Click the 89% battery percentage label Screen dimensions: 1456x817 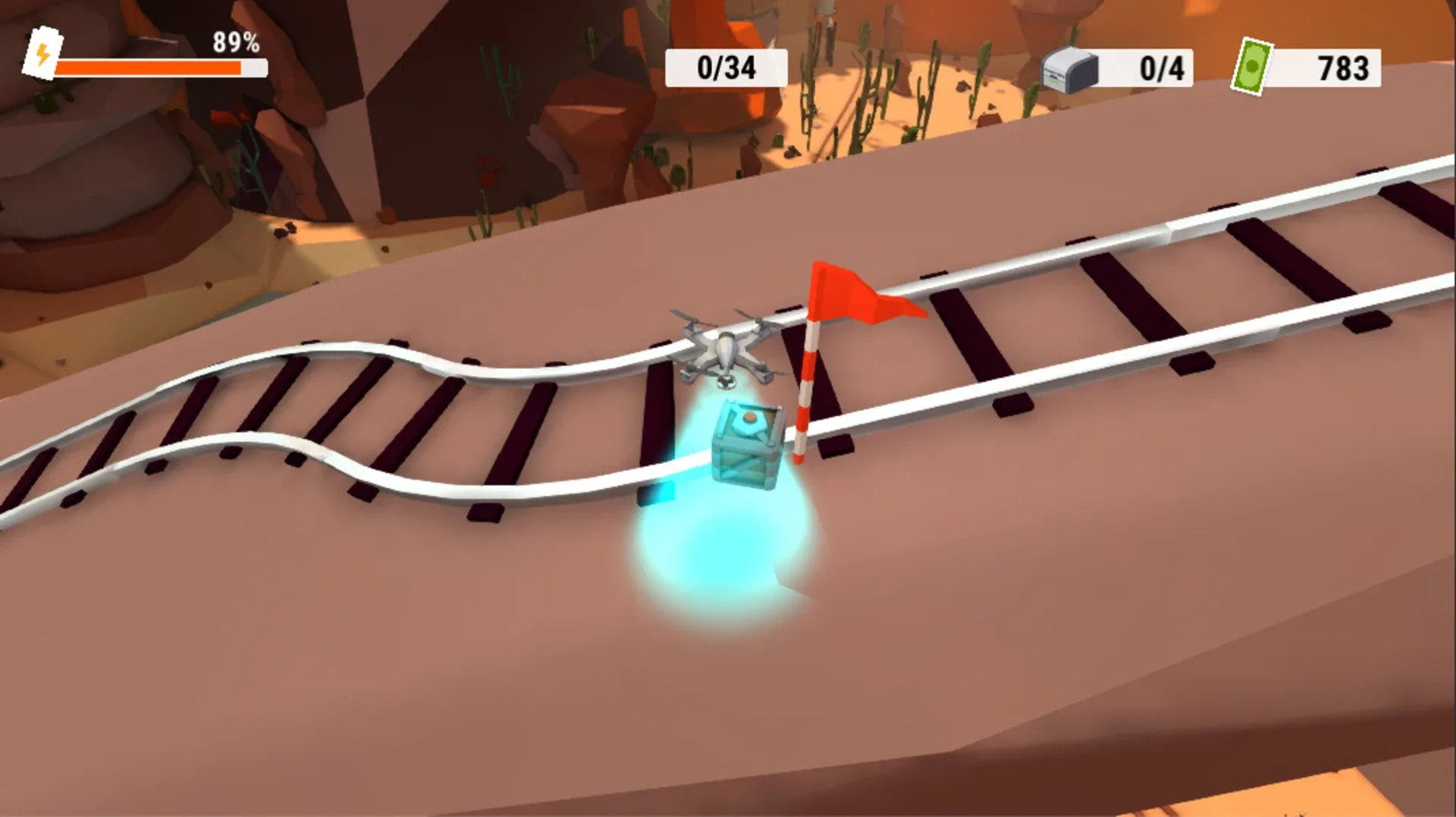point(235,43)
